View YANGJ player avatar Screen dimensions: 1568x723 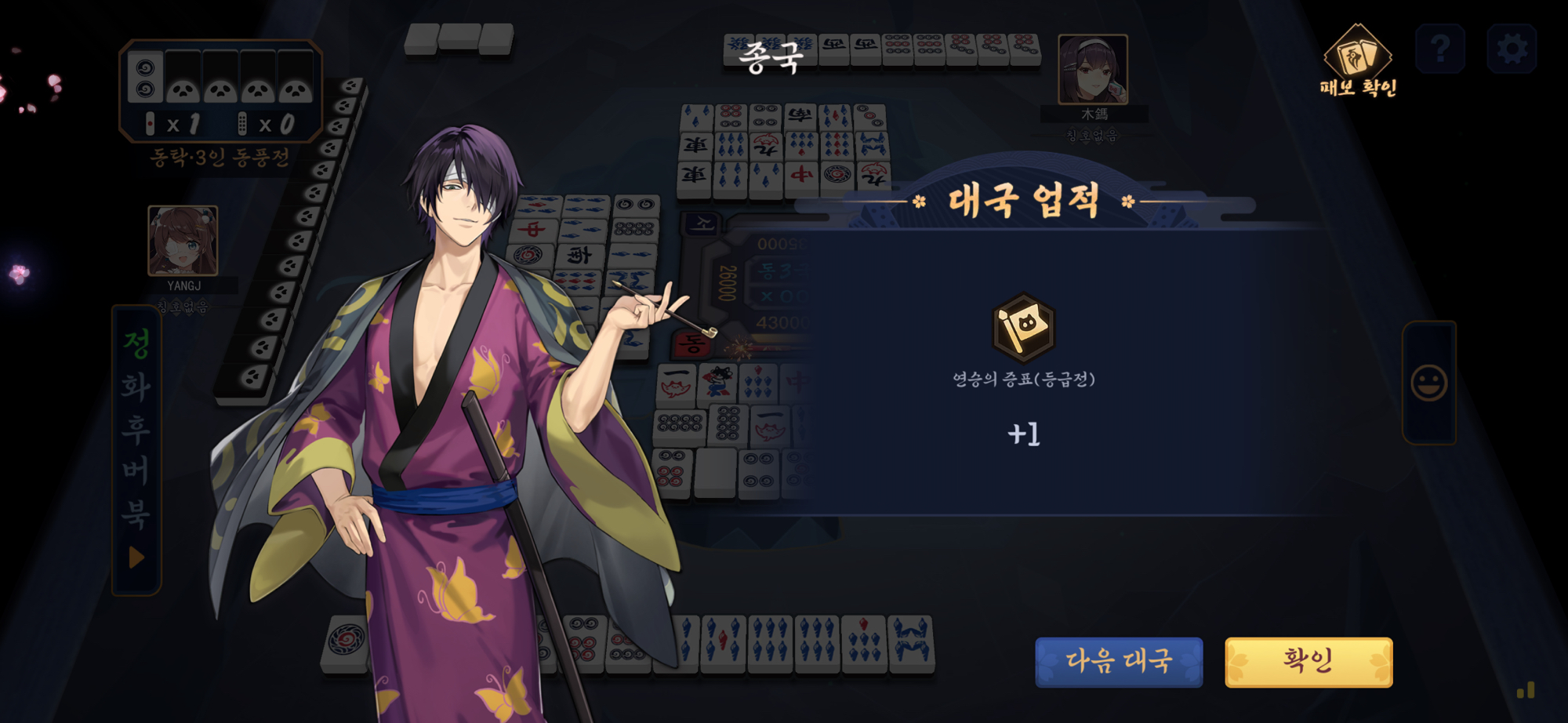coord(183,241)
